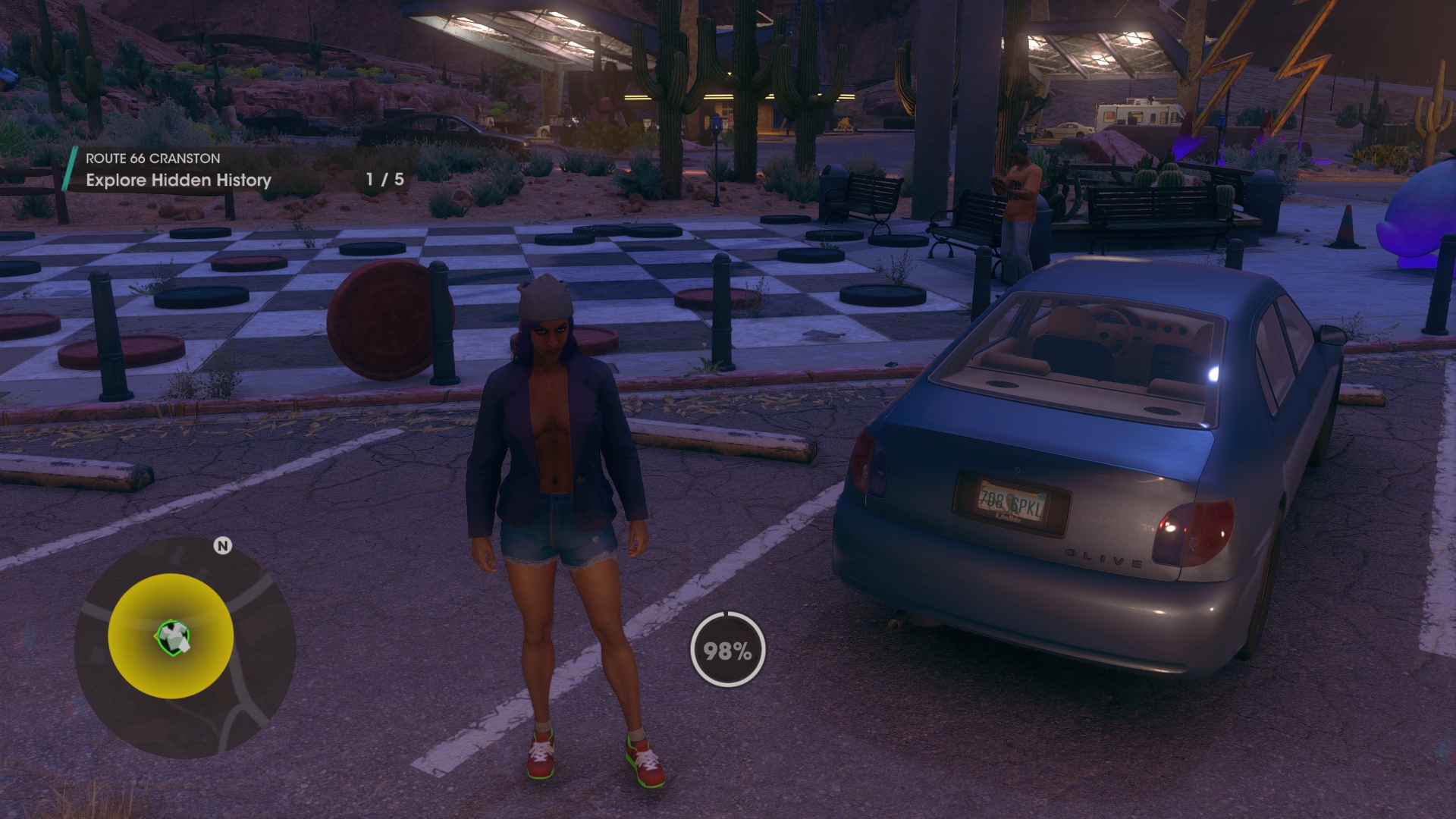
Task: Click the north compass indicator on minimap
Action: pos(222,546)
